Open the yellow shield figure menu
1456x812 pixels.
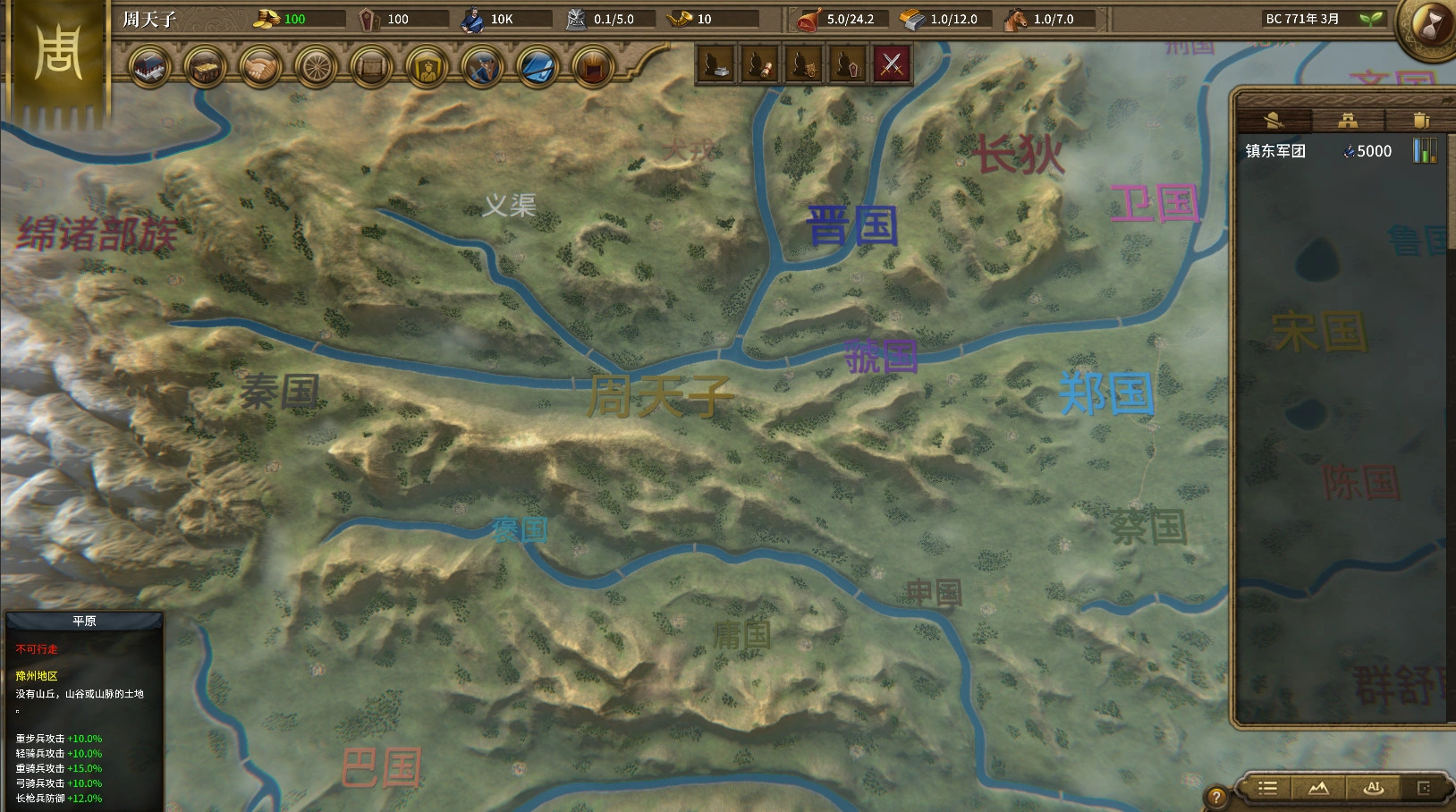(427, 67)
